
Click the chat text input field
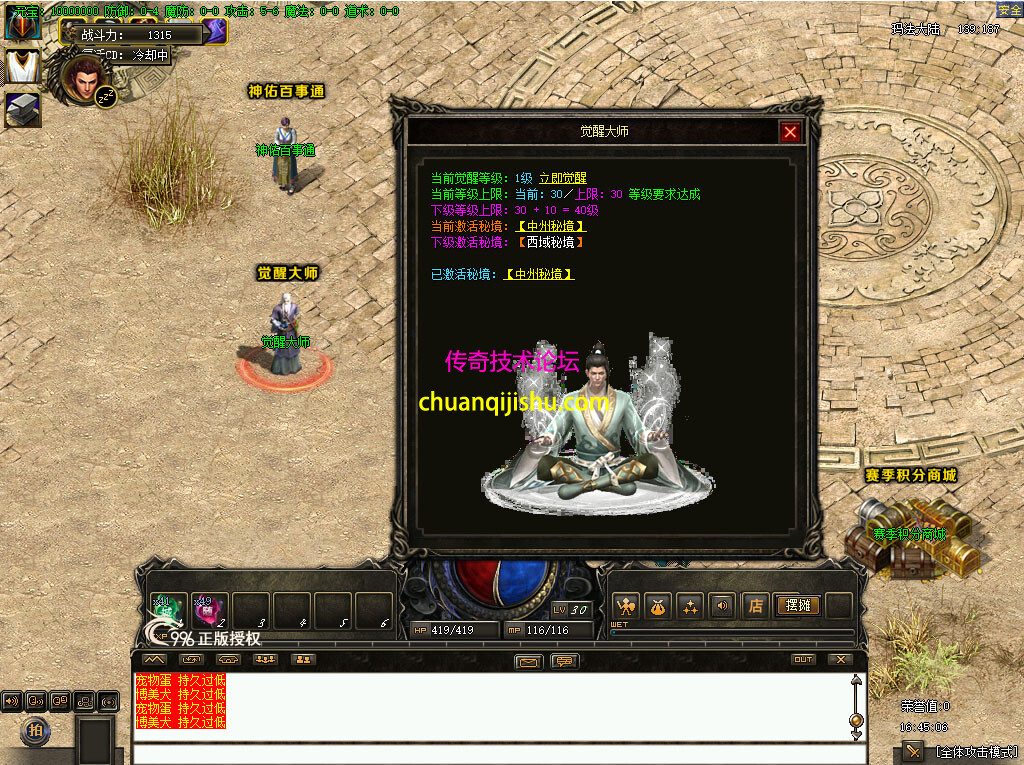point(490,754)
